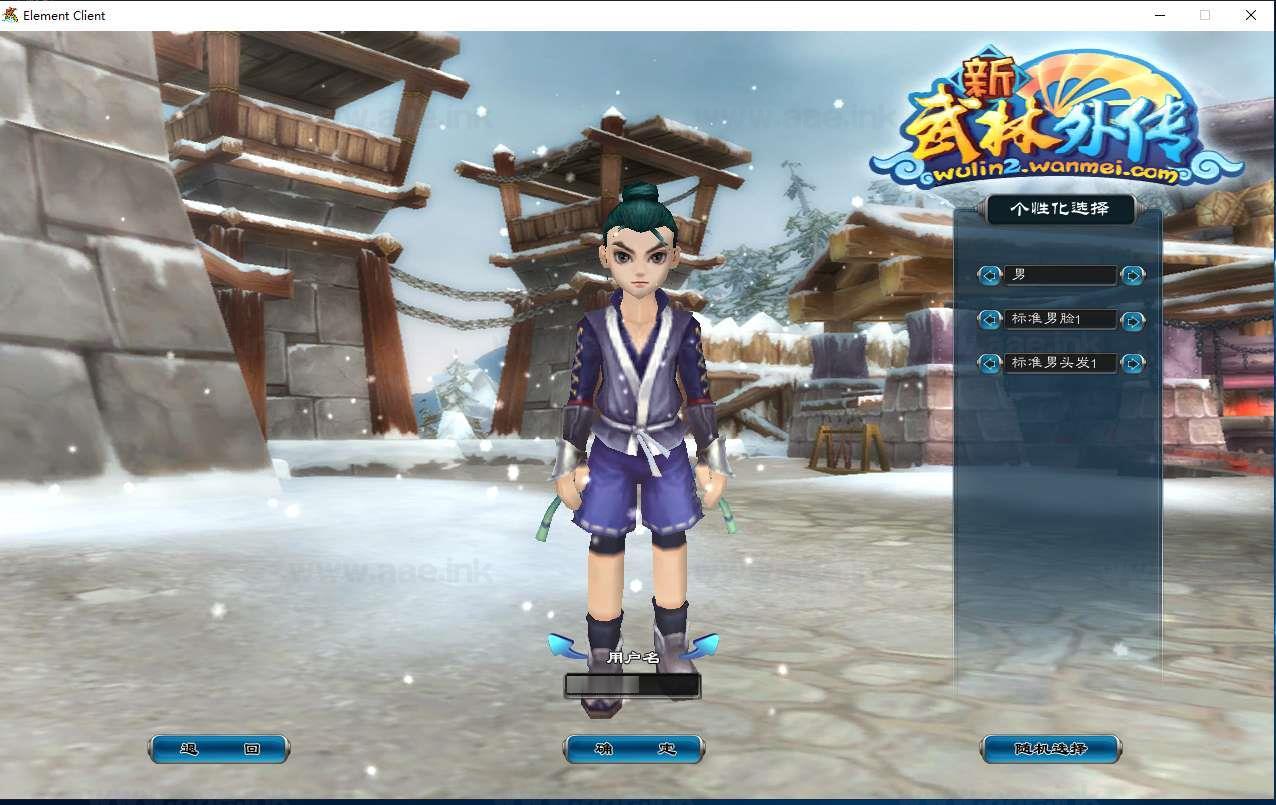Confirm character with the 确定 button
Image resolution: width=1276 pixels, height=805 pixels.
(634, 749)
